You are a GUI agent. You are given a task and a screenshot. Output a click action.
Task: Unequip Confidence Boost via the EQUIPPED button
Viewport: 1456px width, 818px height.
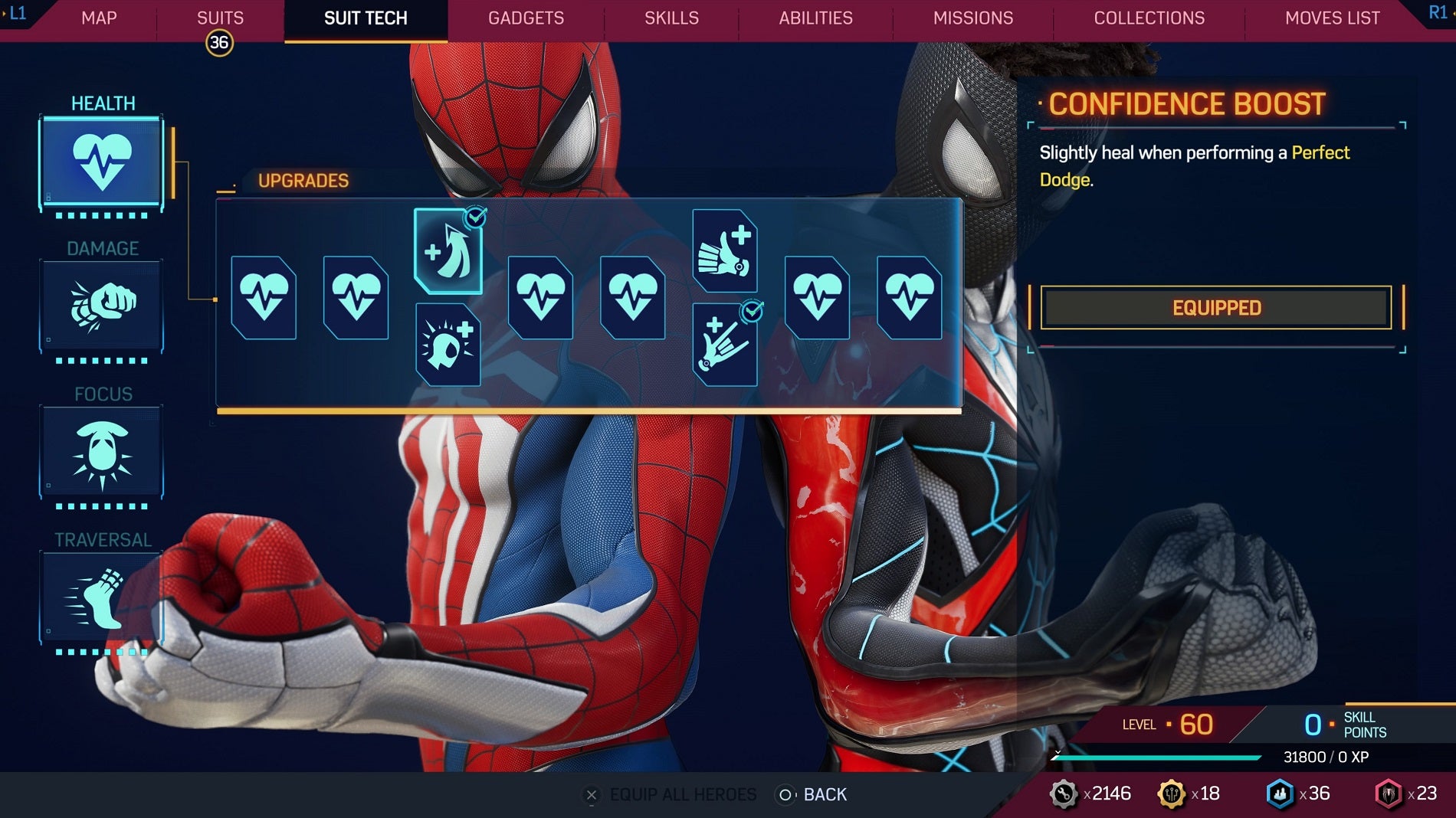pyautogui.click(x=1215, y=307)
